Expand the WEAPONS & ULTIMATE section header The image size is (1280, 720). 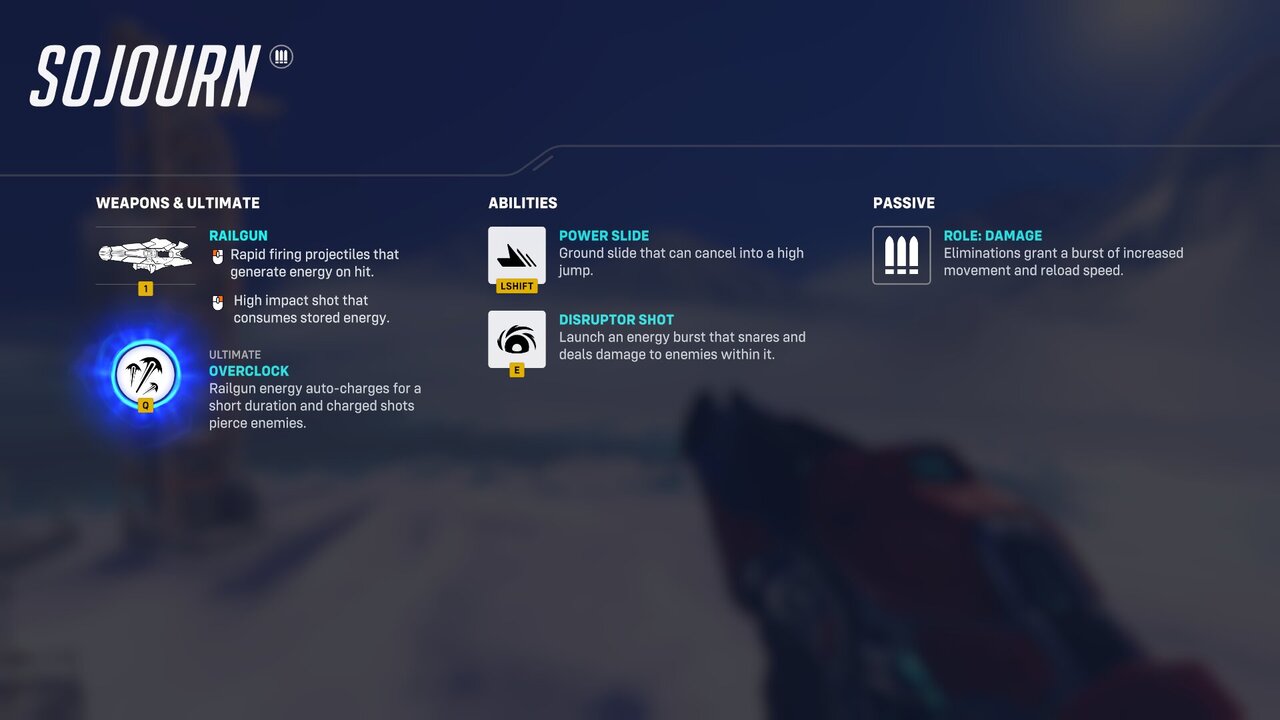click(177, 203)
